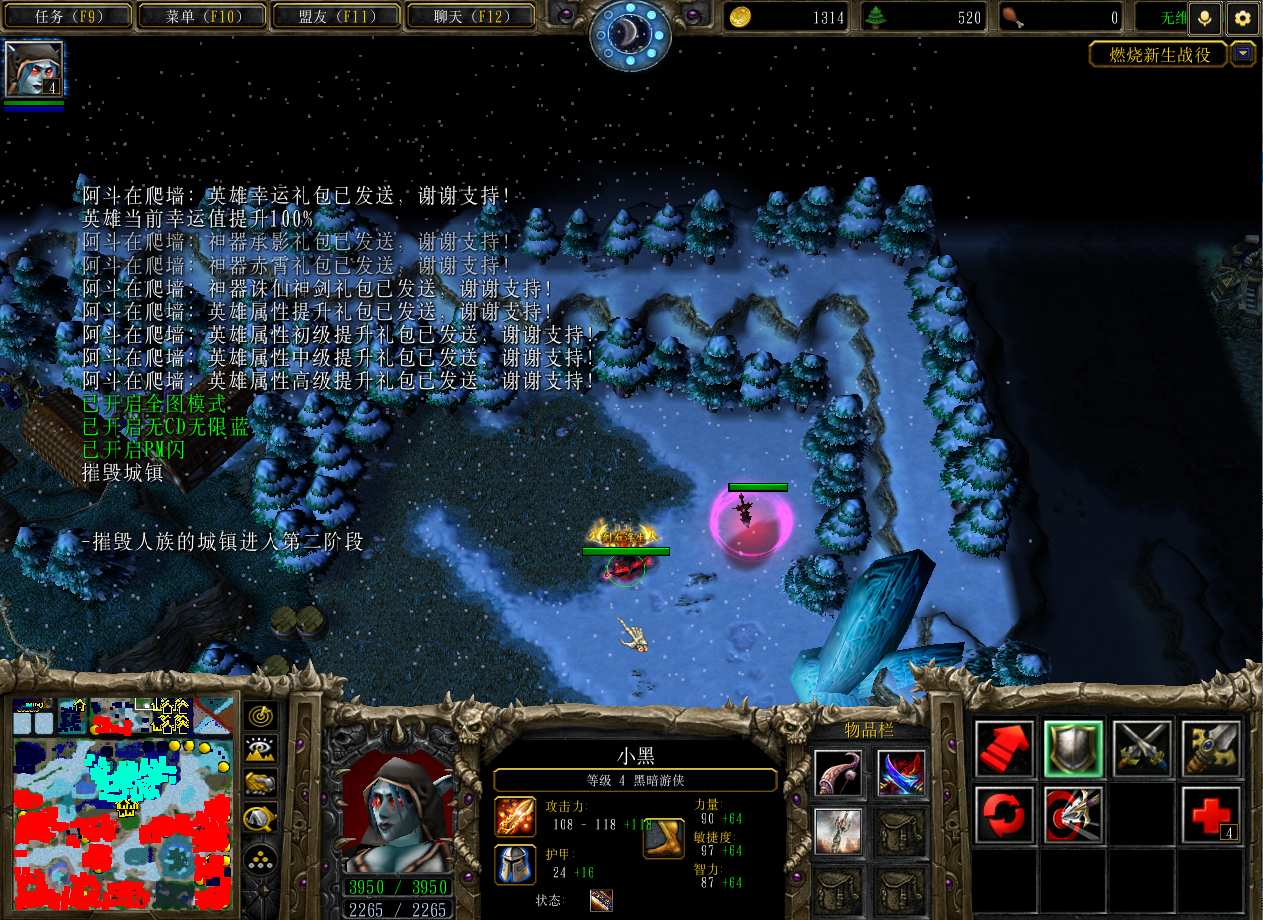Toggle creep camp display on minimap

pyautogui.click(x=261, y=819)
